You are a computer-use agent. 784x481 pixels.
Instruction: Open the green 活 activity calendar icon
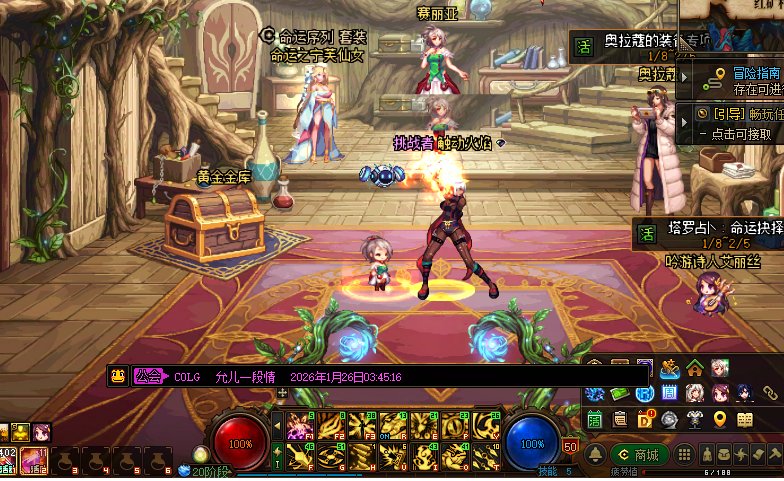(594, 419)
